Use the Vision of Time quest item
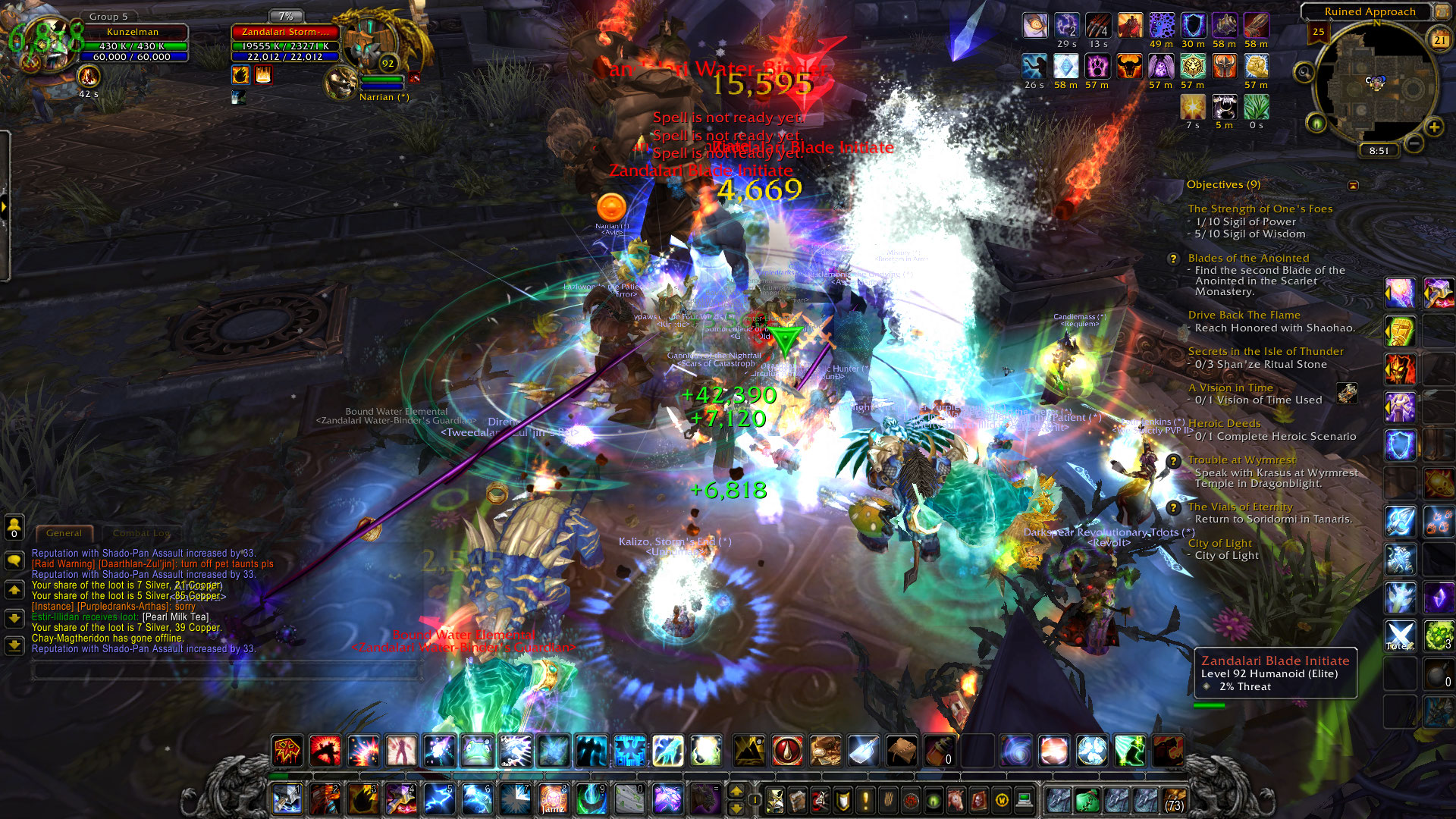 1347,393
